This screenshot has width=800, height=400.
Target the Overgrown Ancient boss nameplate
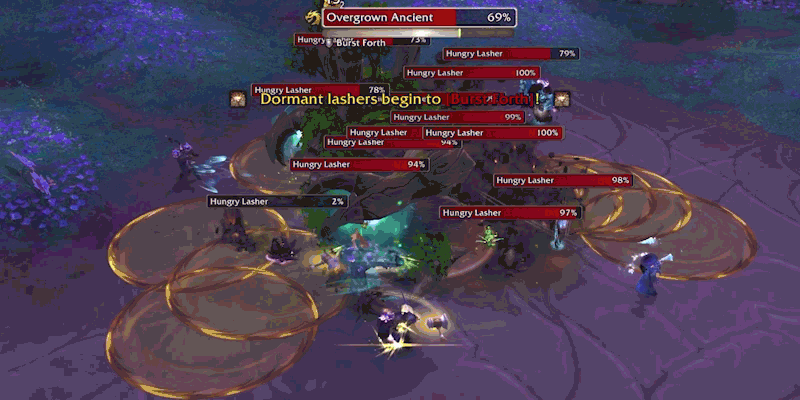418,18
